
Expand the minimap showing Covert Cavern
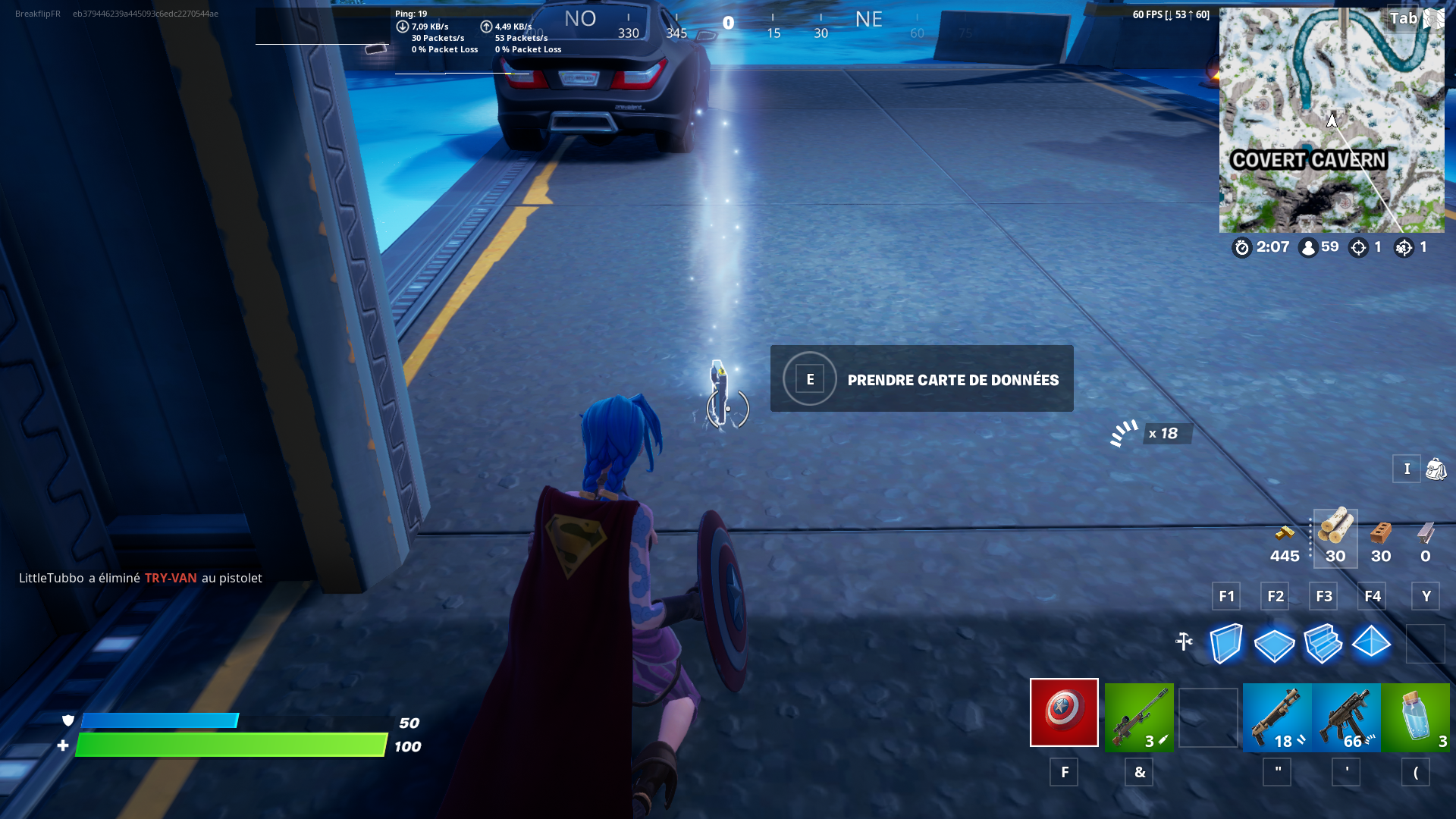click(x=1332, y=120)
